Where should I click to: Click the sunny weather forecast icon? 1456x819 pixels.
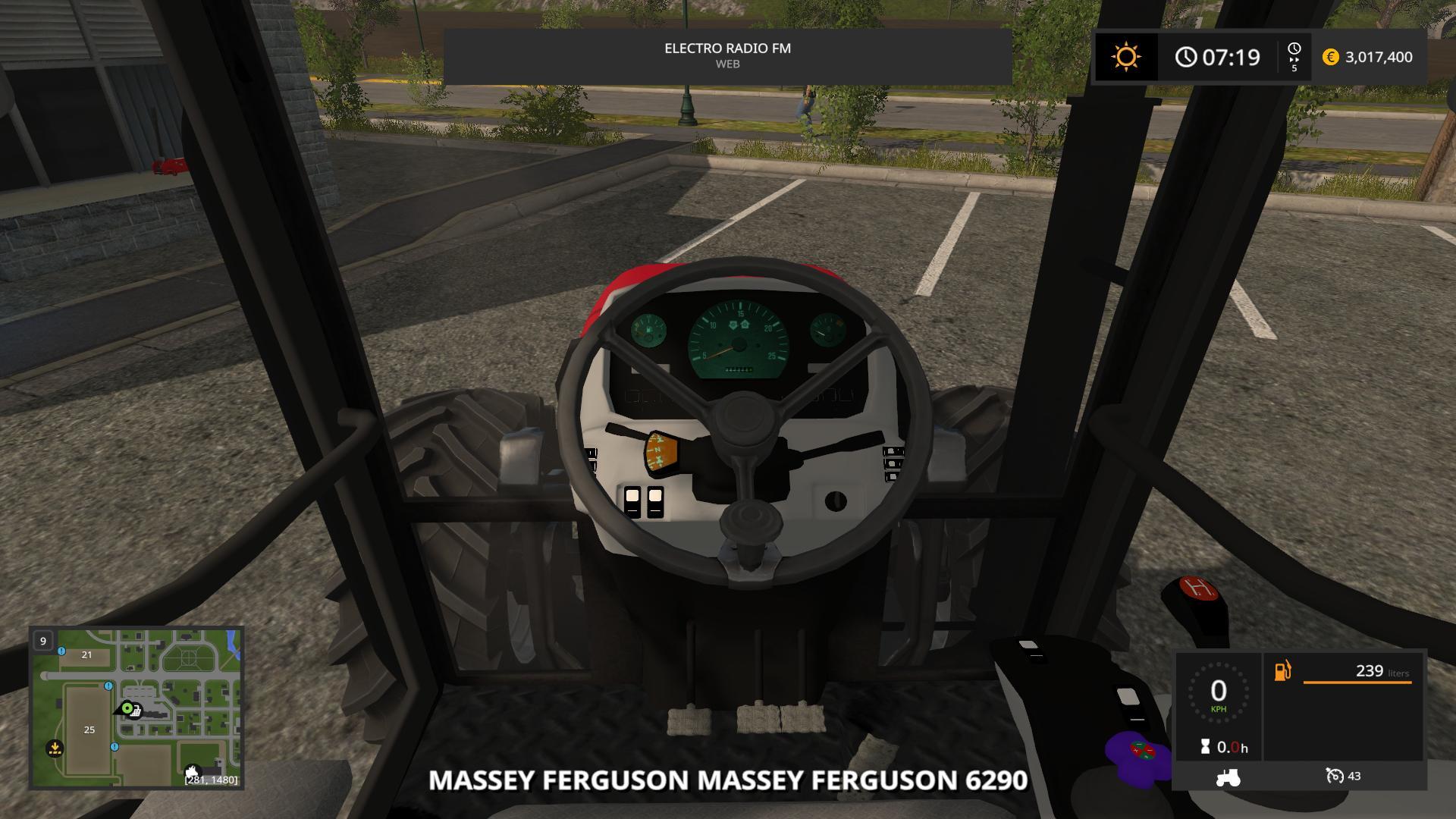pyautogui.click(x=1125, y=57)
